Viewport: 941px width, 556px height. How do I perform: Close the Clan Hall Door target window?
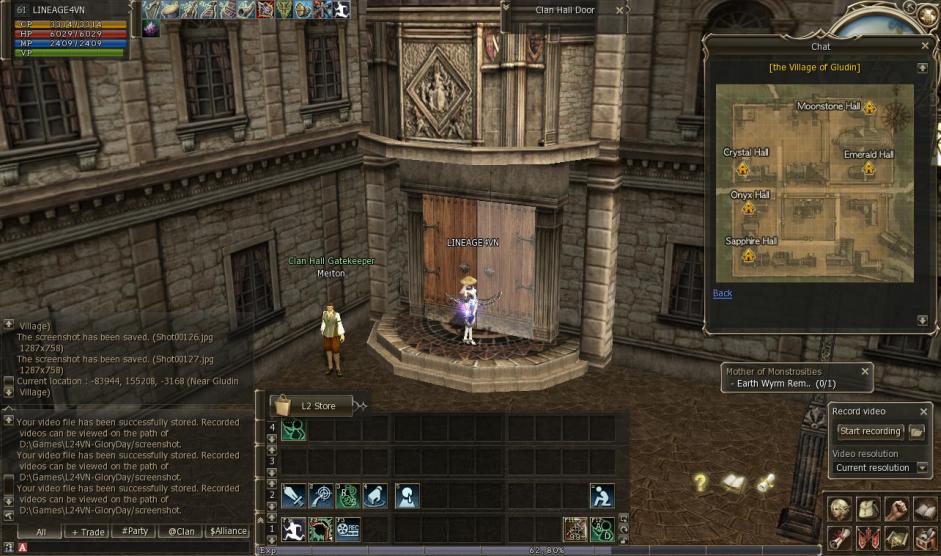(619, 10)
